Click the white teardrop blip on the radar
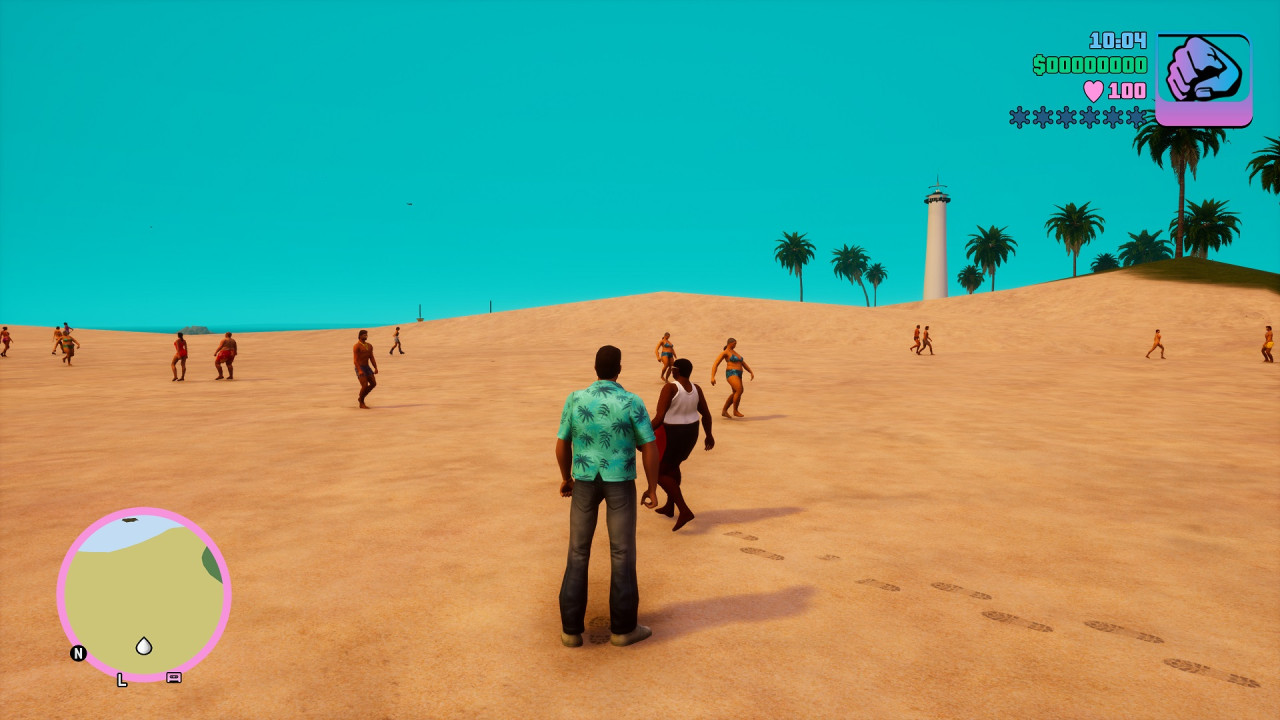Viewport: 1280px width, 720px height. (145, 647)
